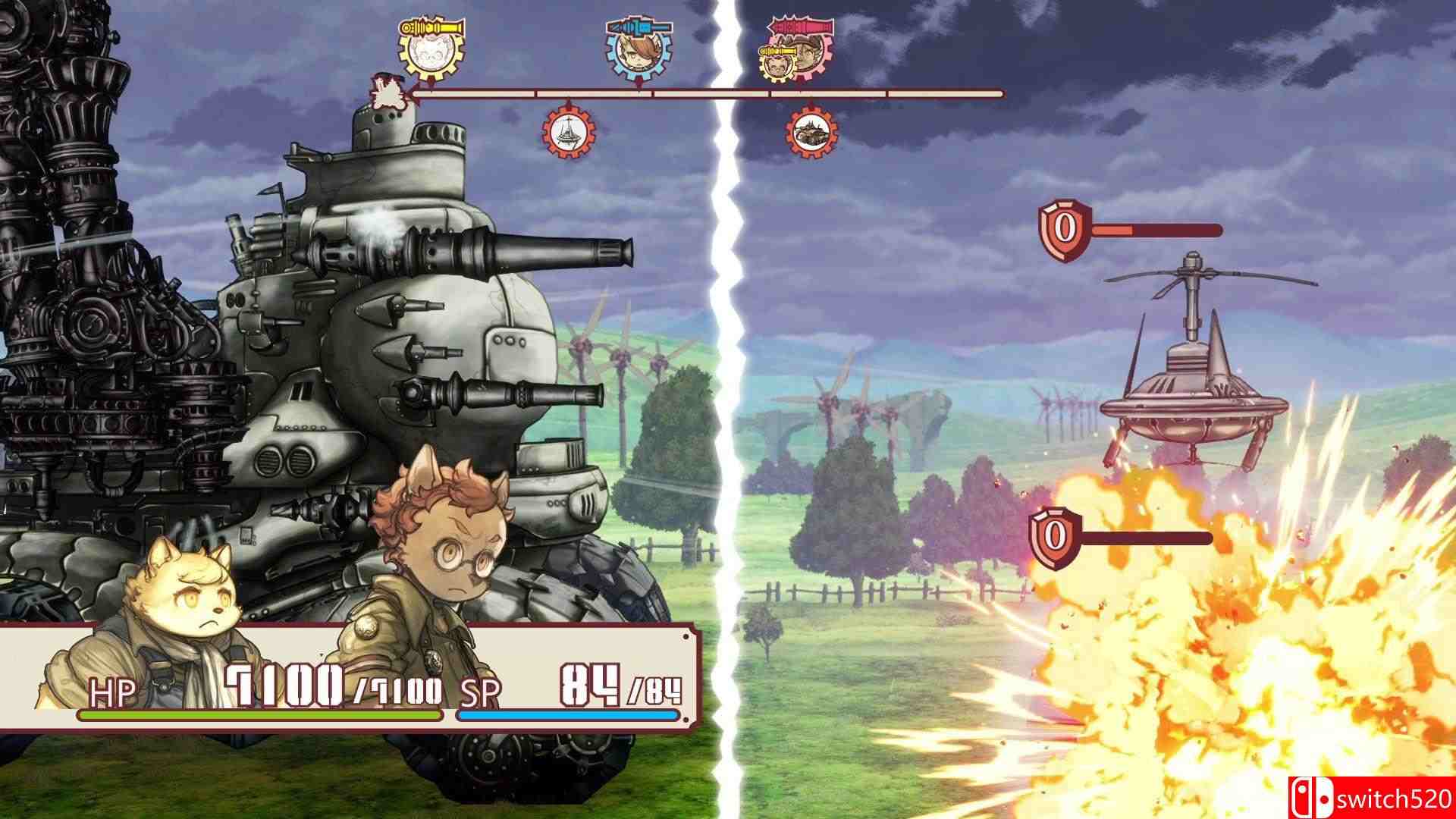Click the upper enemy shield icon showing 0
1456x819 pixels.
(1056, 224)
